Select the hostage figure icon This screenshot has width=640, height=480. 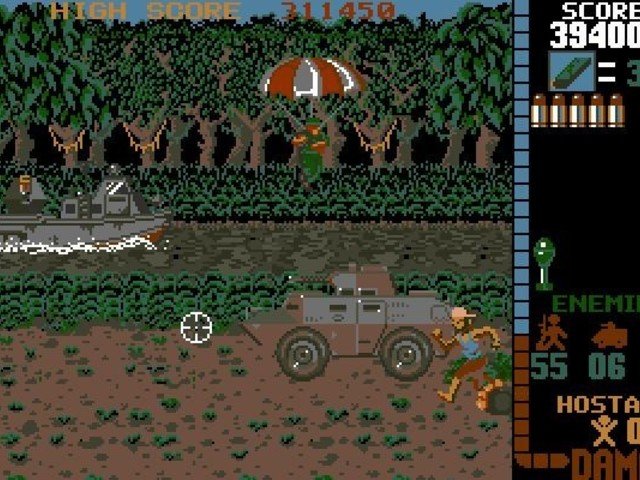pyautogui.click(x=603, y=433)
